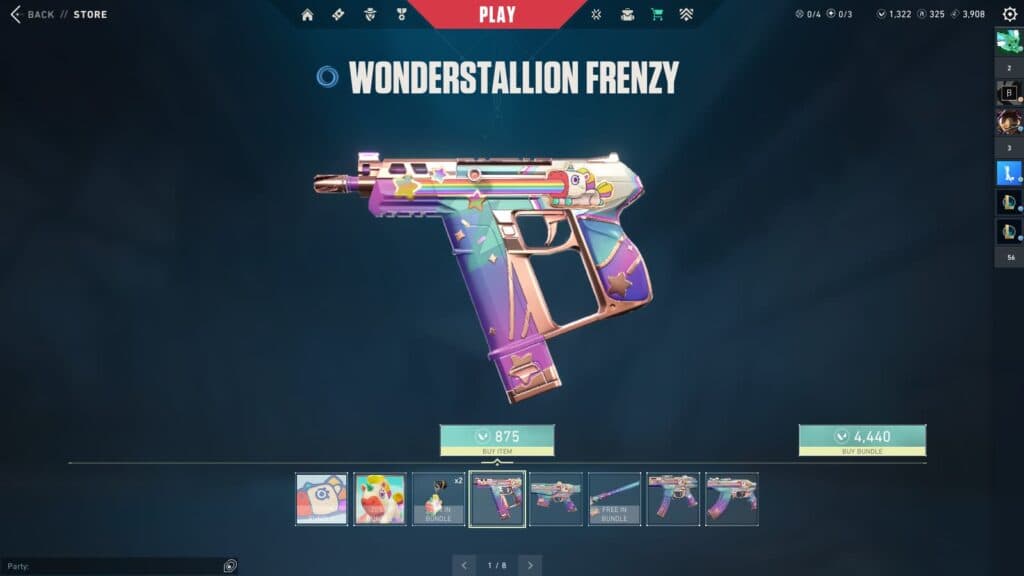Screen dimensions: 1024x576
Task: Go to the next bundle item
Action: point(530,565)
